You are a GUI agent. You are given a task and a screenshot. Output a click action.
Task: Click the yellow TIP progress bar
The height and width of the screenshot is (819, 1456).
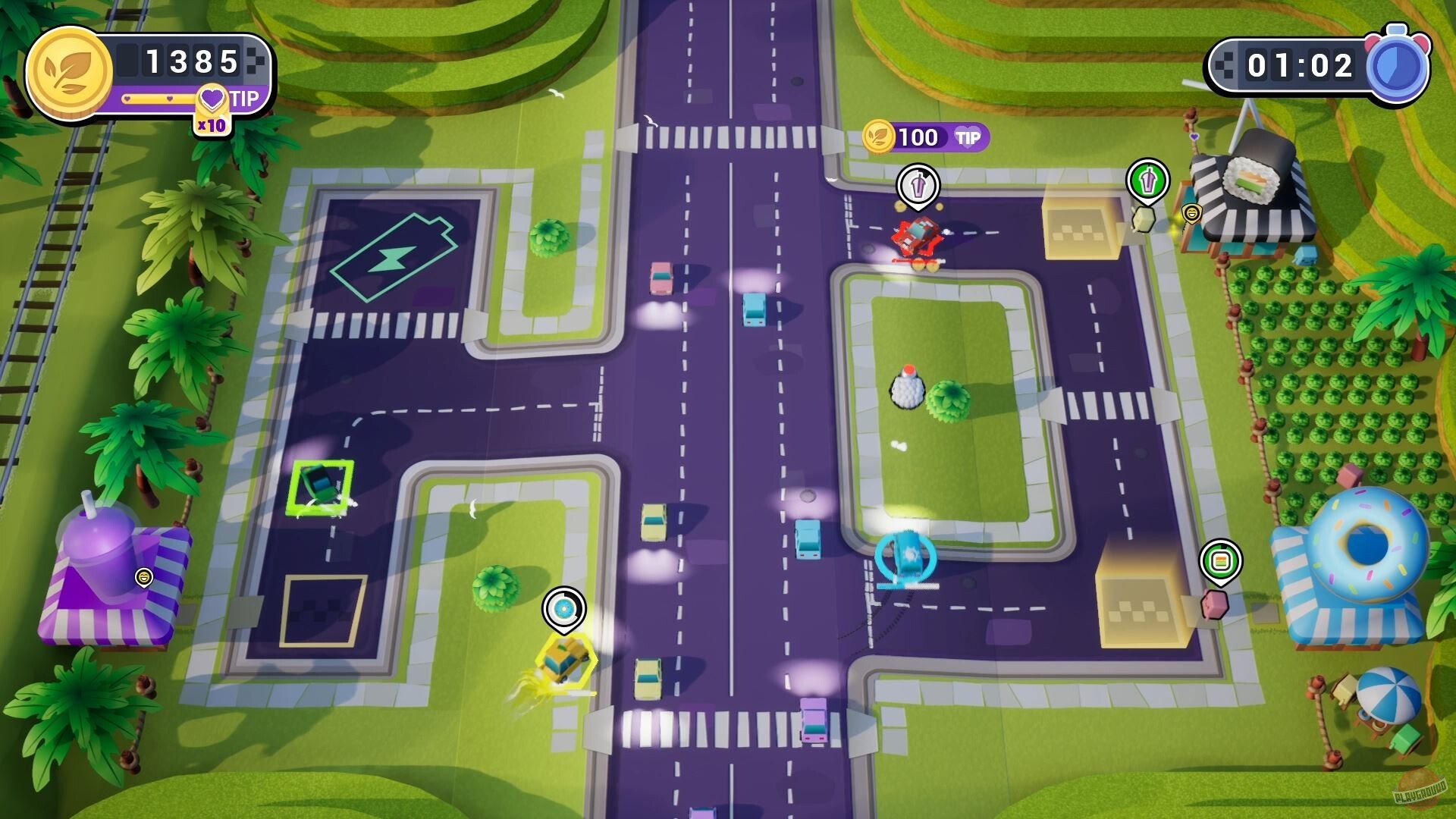click(159, 99)
